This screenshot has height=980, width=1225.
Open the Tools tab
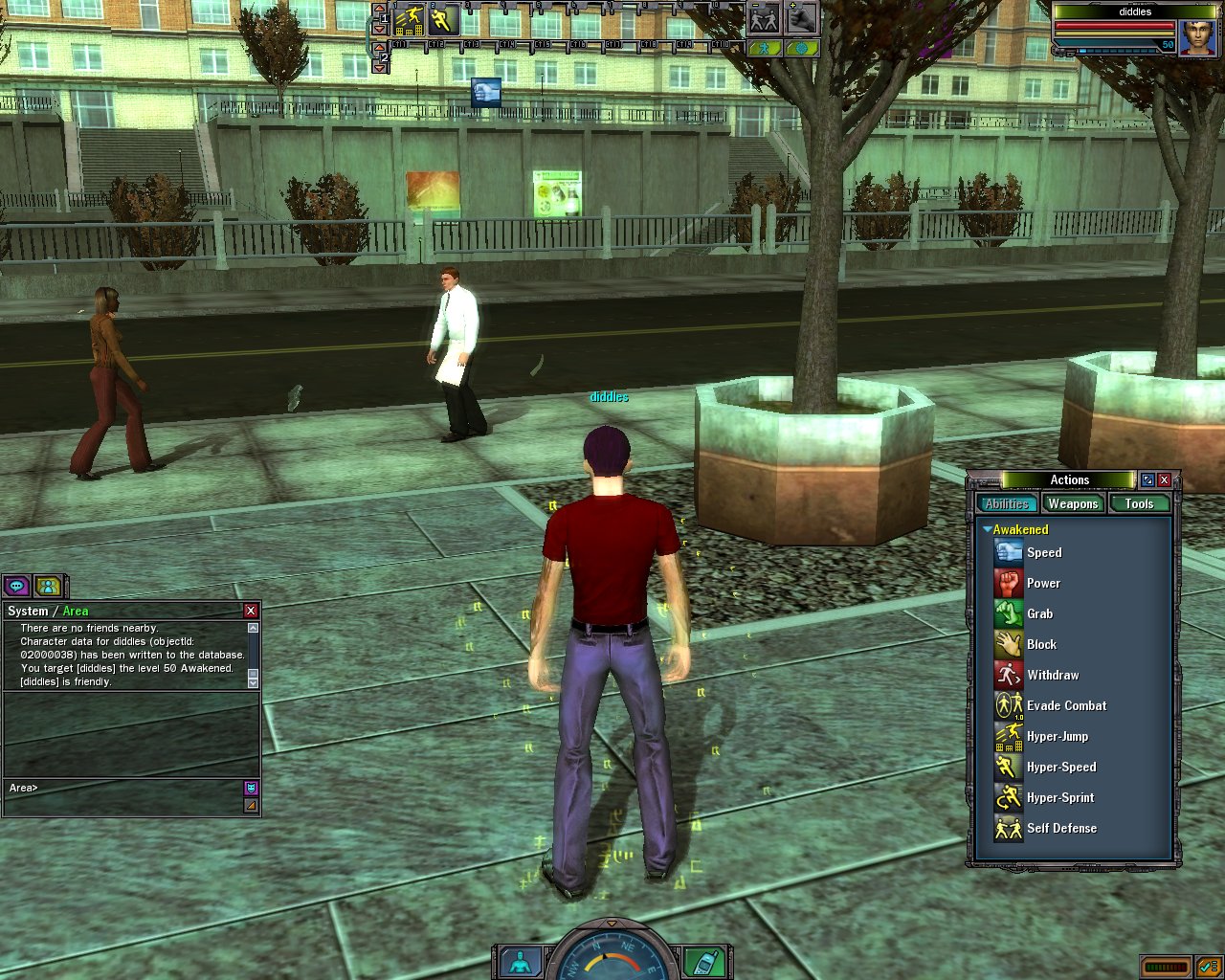(1139, 503)
